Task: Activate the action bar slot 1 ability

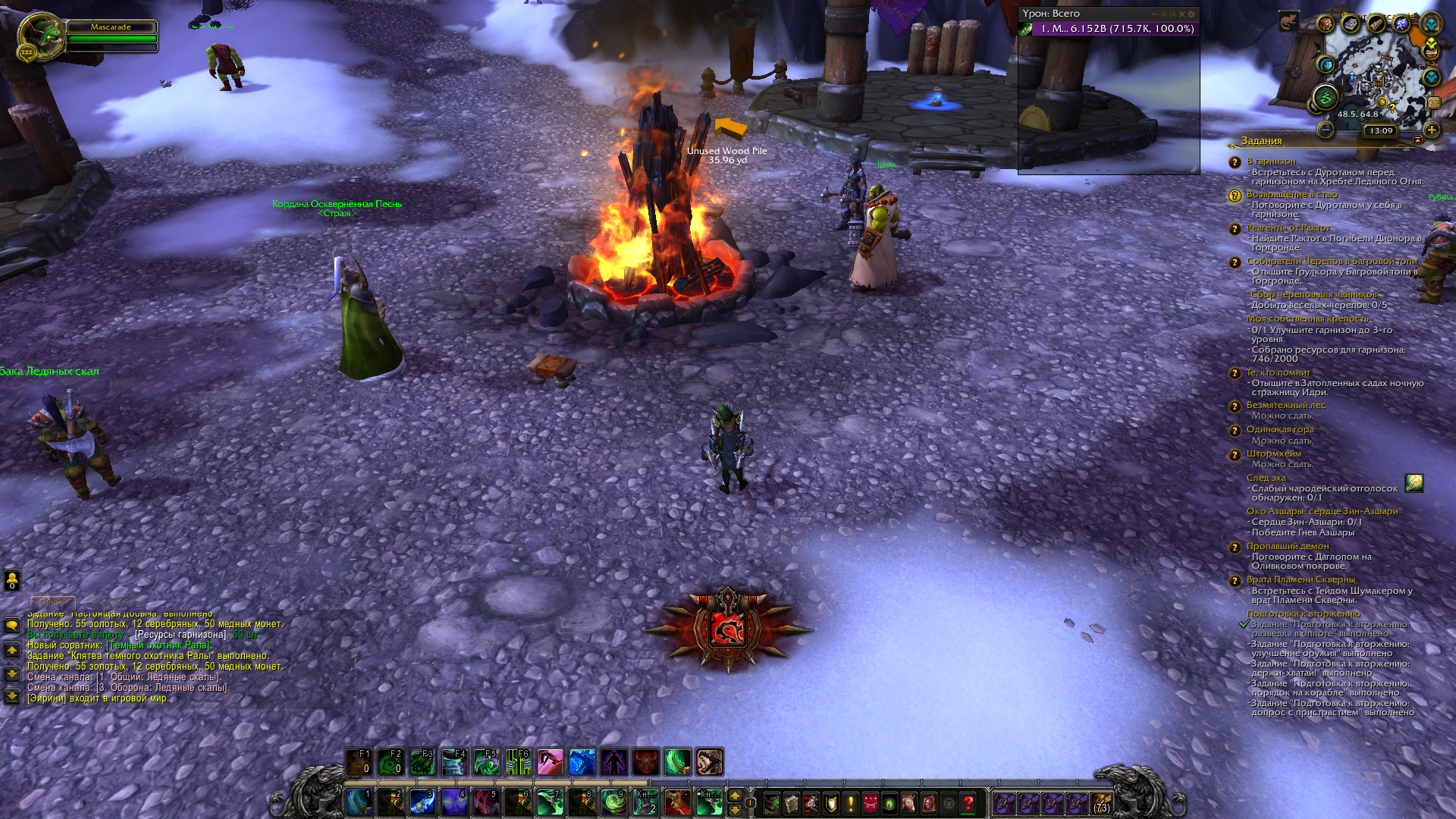Action: [x=358, y=802]
